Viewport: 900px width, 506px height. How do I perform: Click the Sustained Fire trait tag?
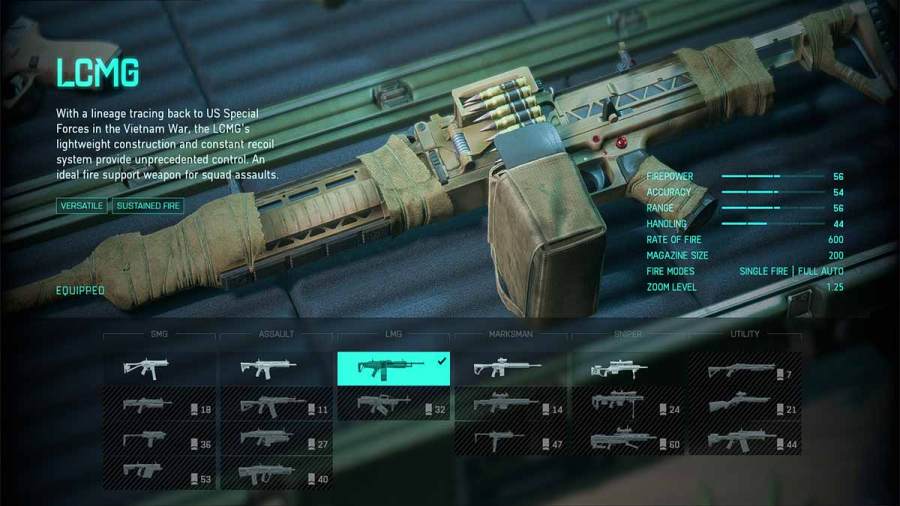click(146, 206)
